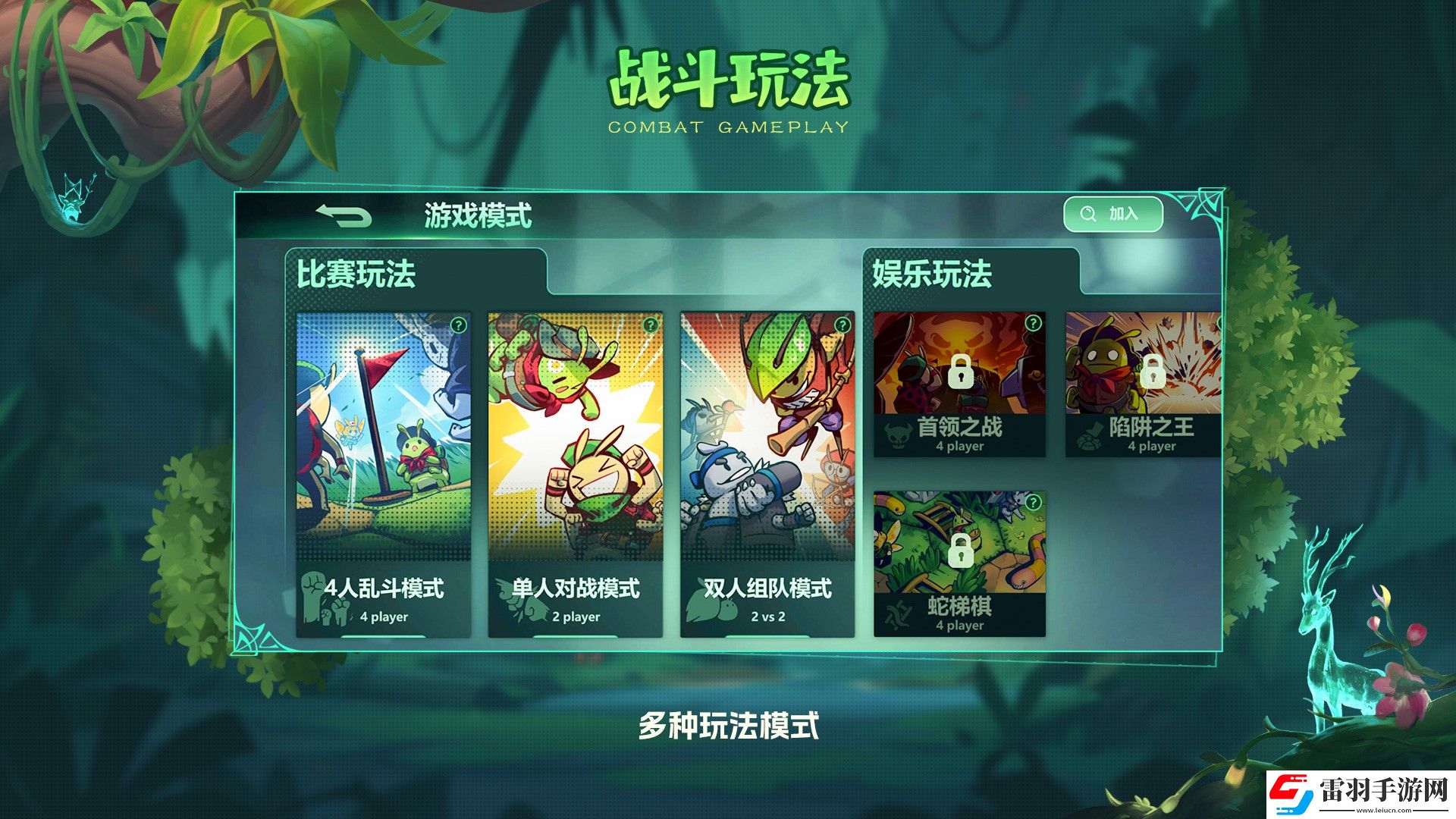The height and width of the screenshot is (819, 1456).
Task: Switch to the 娱乐玩法 tab
Action: click(x=931, y=275)
